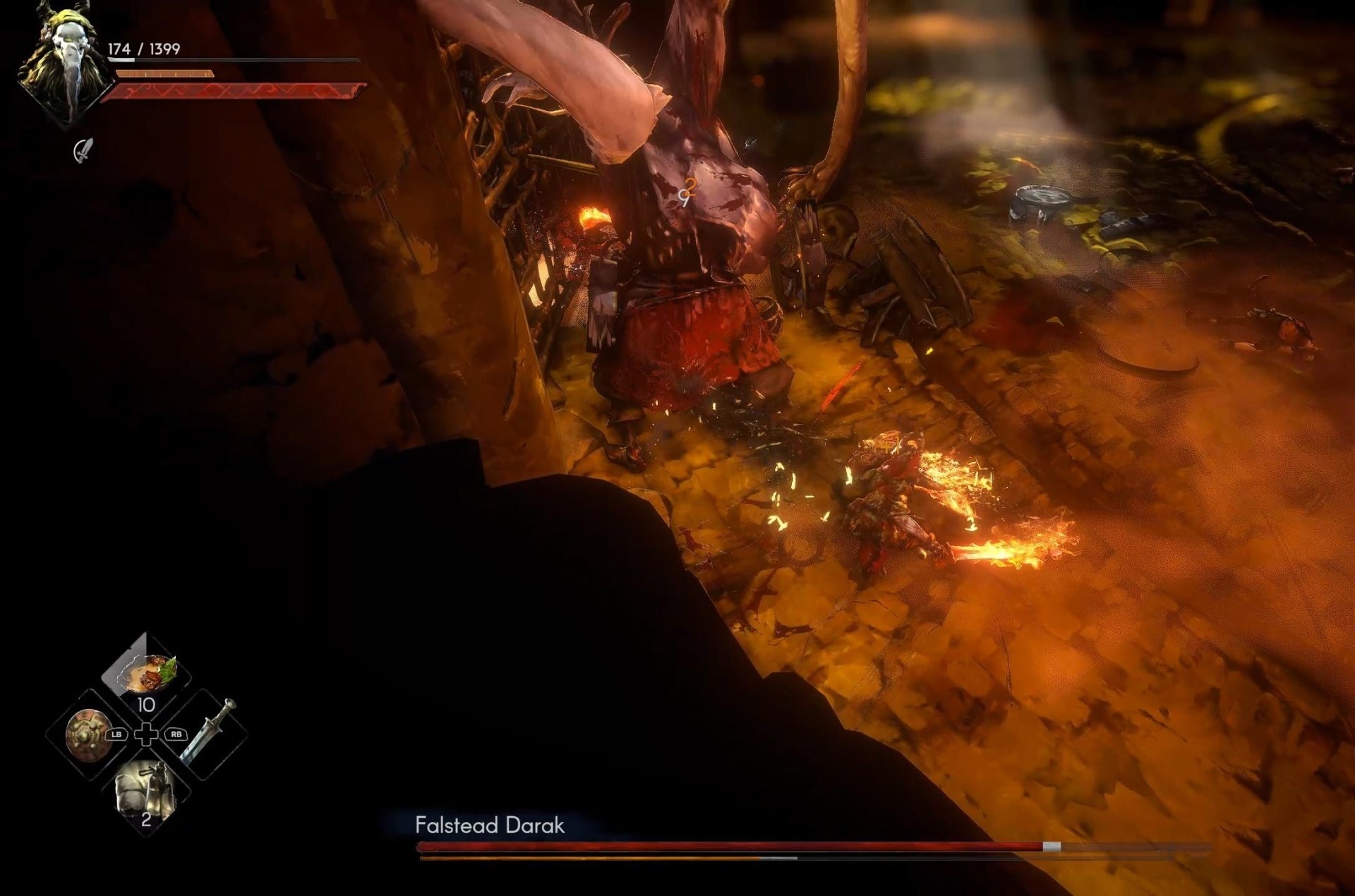Click the horned skull character portrait
The width and height of the screenshot is (1355, 896).
64,65
